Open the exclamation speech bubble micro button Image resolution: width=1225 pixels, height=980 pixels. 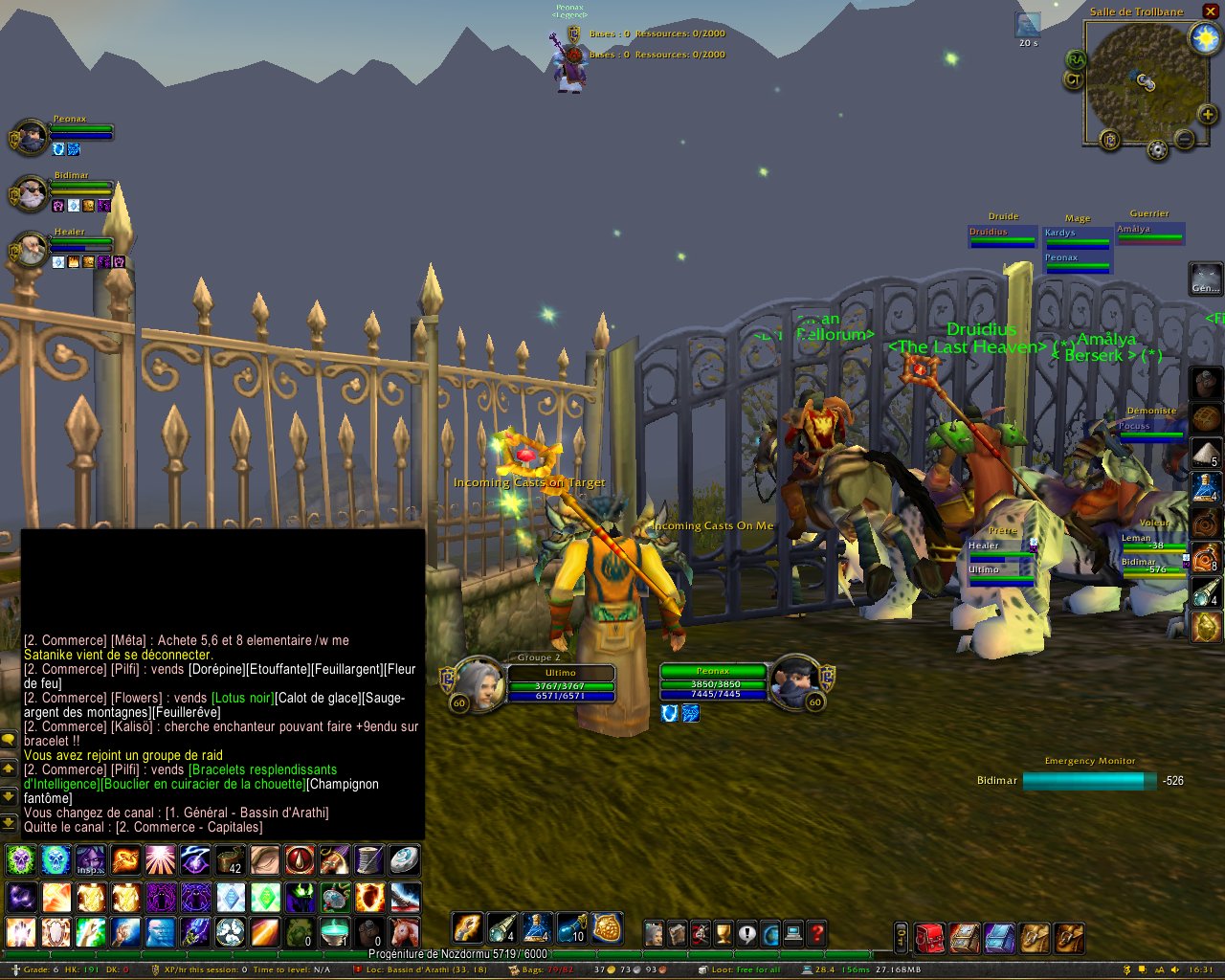click(746, 933)
